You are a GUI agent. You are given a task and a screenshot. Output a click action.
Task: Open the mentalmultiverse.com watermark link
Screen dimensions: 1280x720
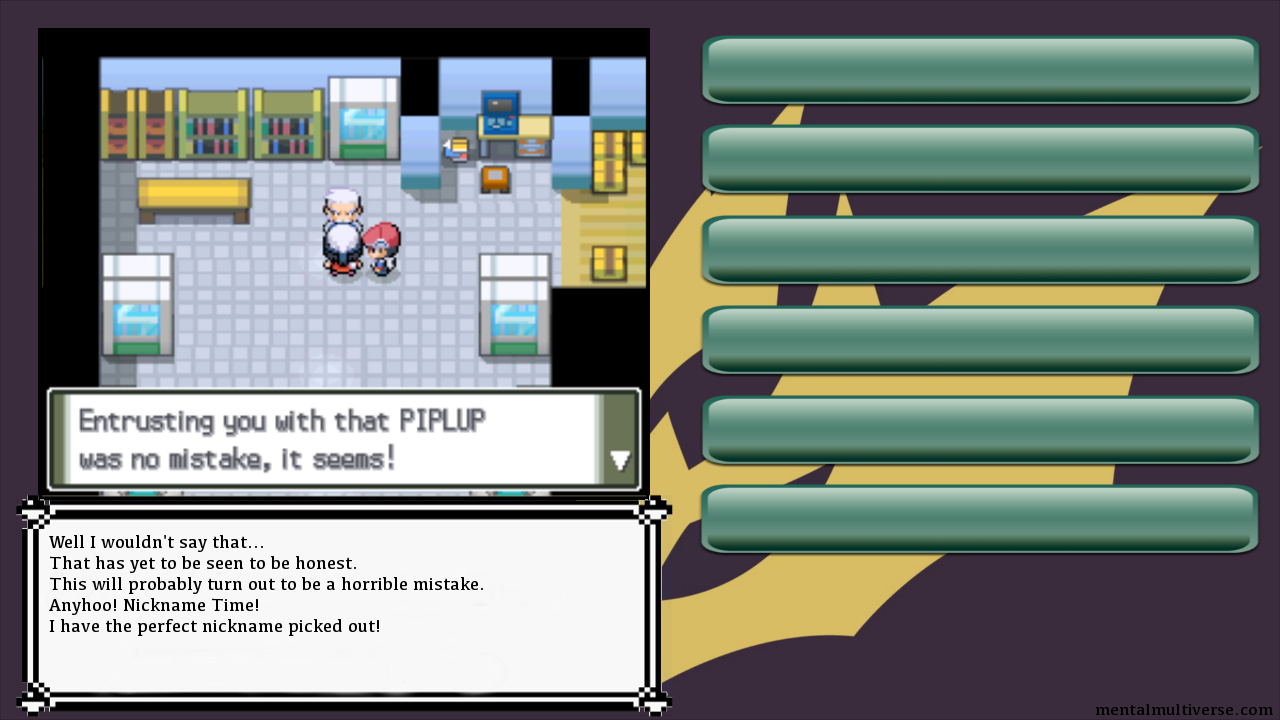pos(1183,710)
